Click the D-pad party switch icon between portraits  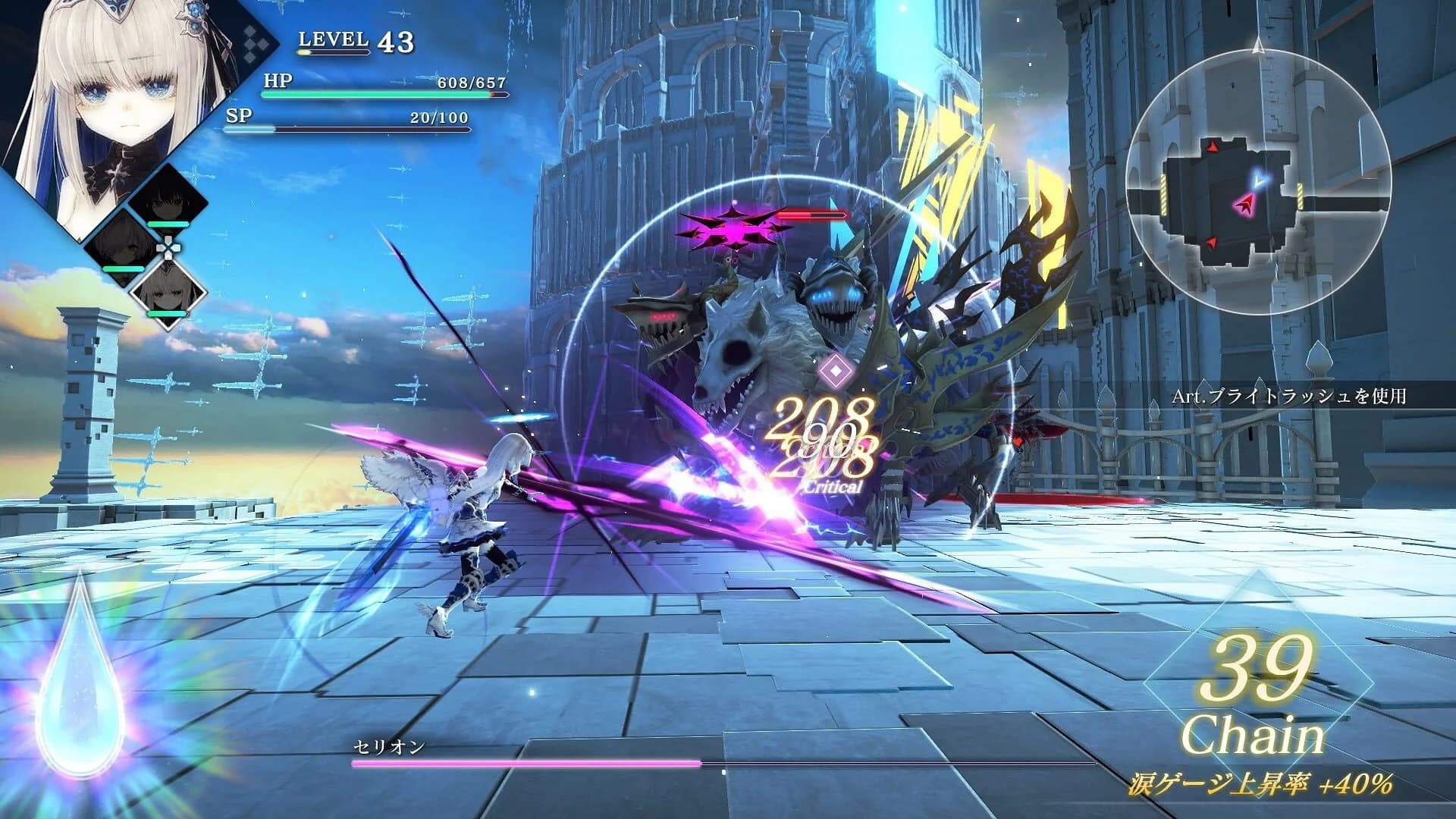[x=168, y=247]
